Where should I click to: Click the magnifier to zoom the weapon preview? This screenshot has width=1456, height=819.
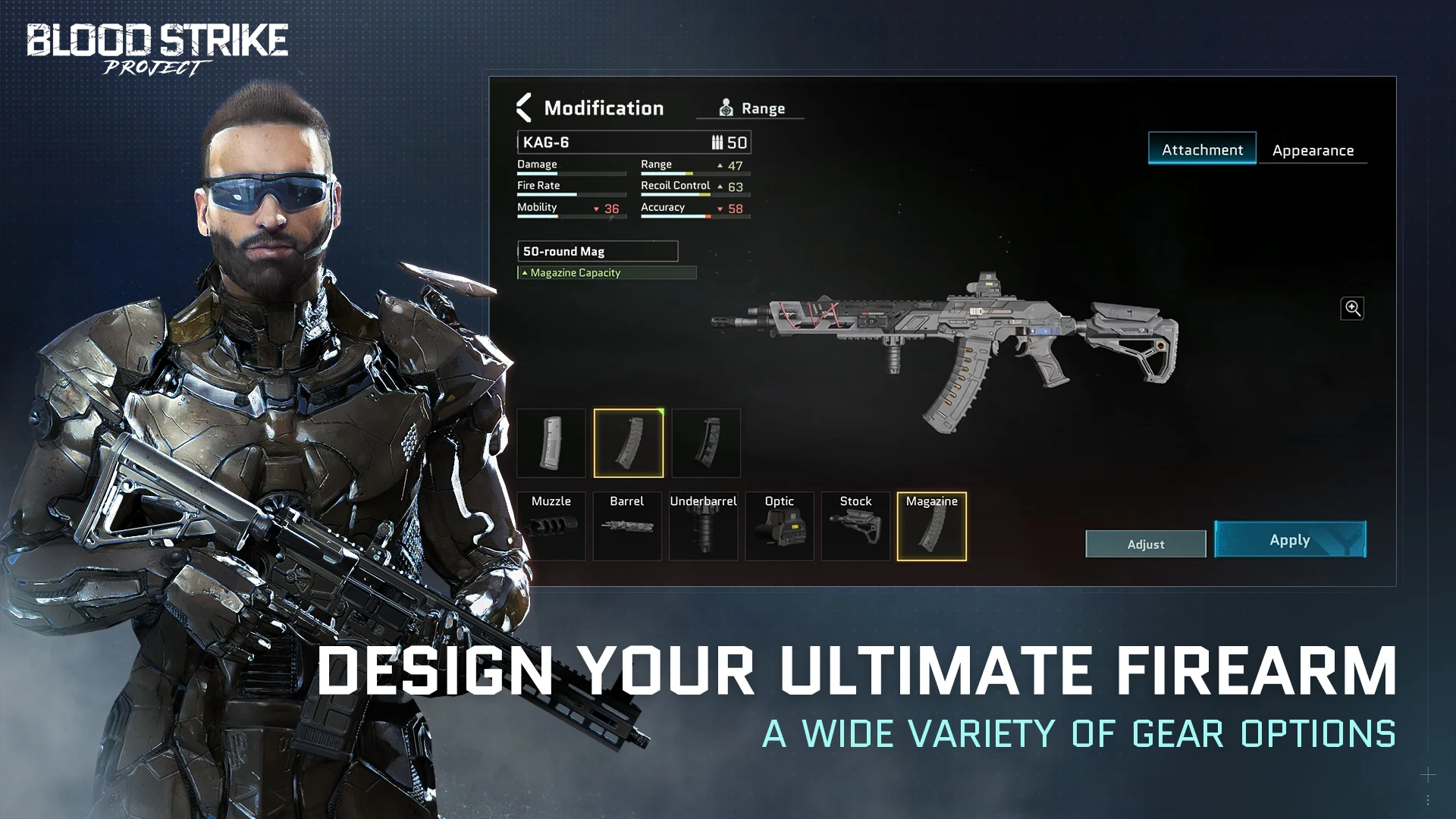point(1352,308)
